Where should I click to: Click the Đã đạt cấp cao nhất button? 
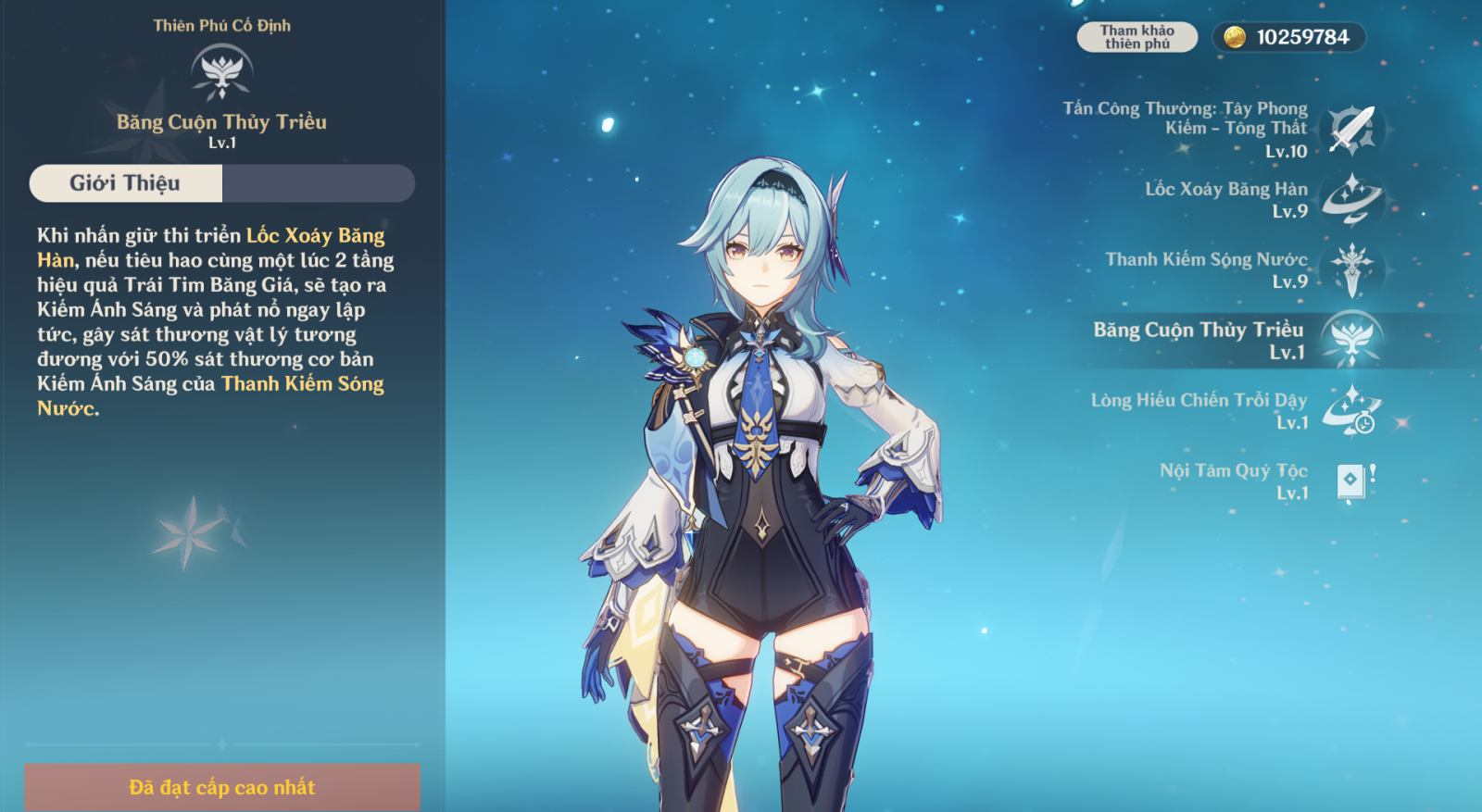[222, 787]
